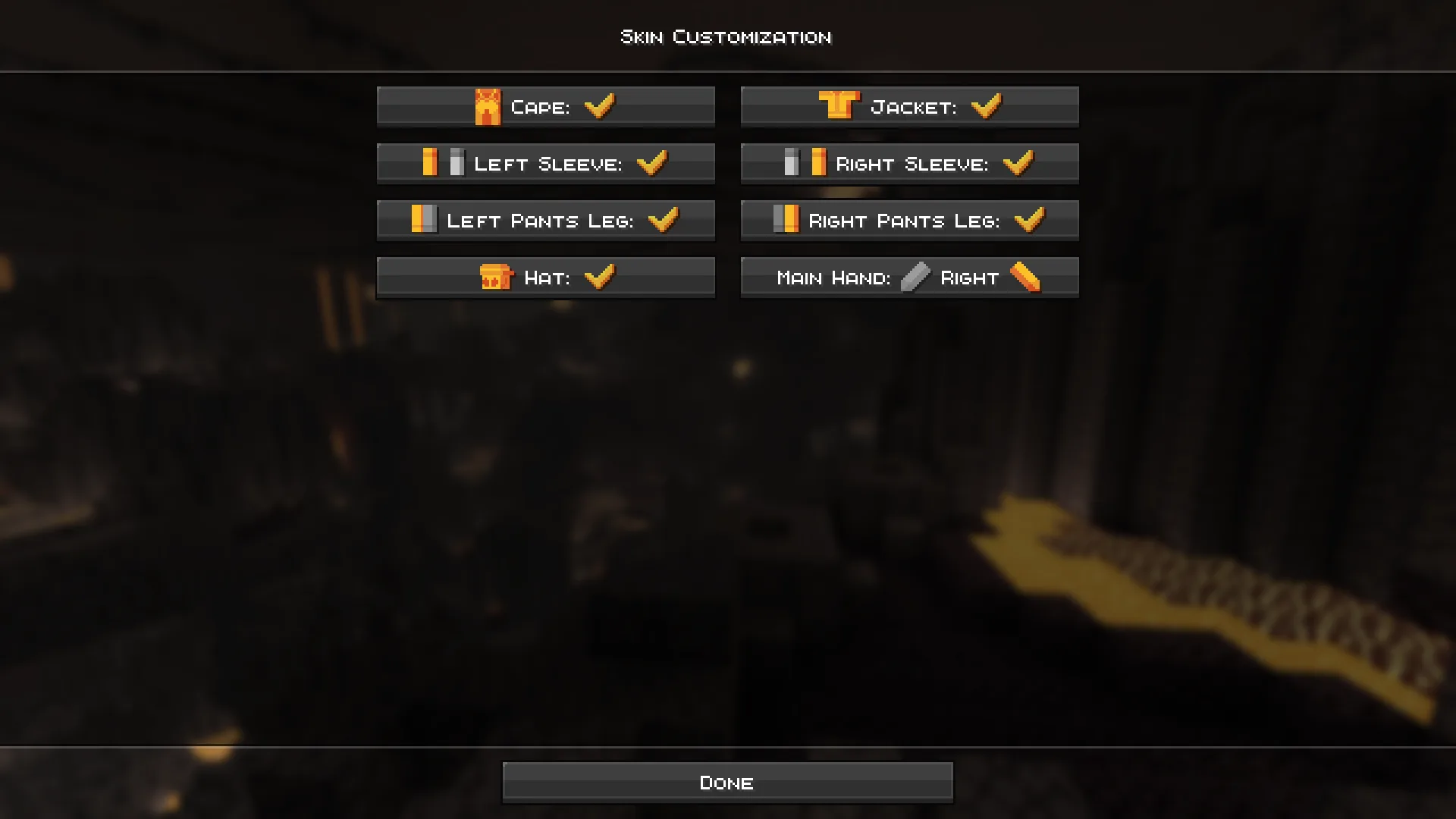Disable the Right Pants Leg layer
Viewport: 1456px width, 819px height.
tap(909, 220)
